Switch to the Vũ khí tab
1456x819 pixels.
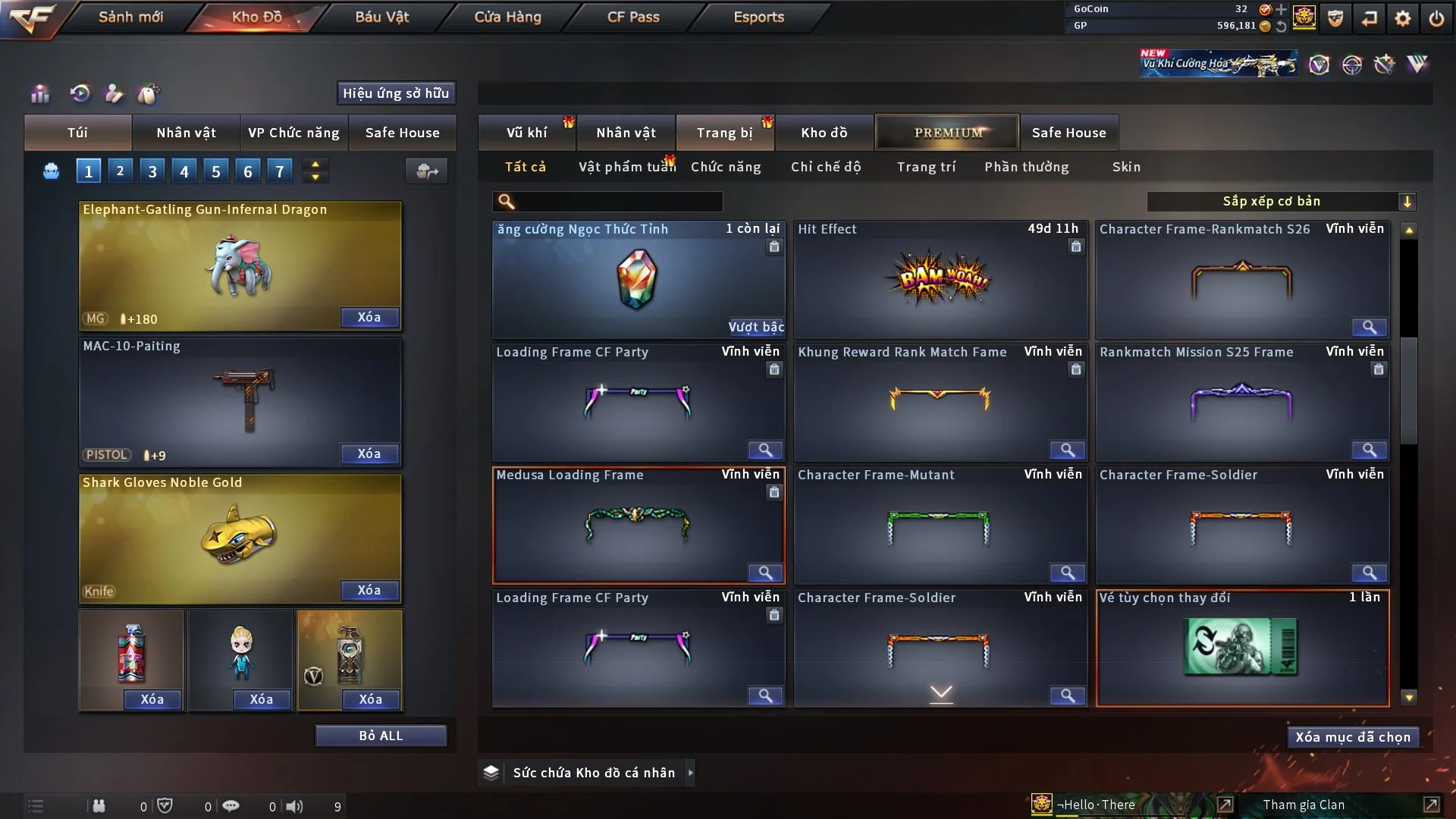pos(526,133)
